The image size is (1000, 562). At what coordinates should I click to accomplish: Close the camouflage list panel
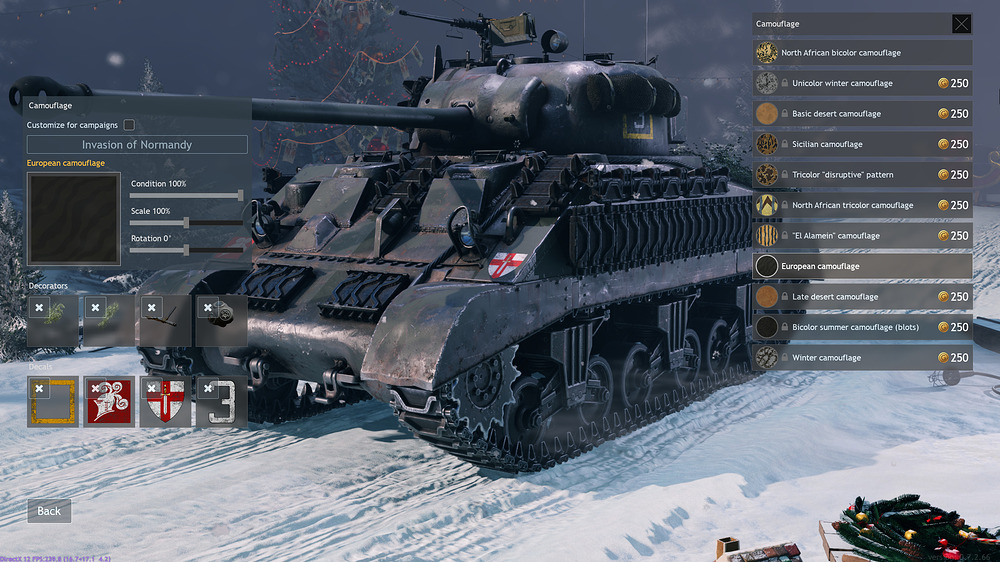tap(960, 24)
